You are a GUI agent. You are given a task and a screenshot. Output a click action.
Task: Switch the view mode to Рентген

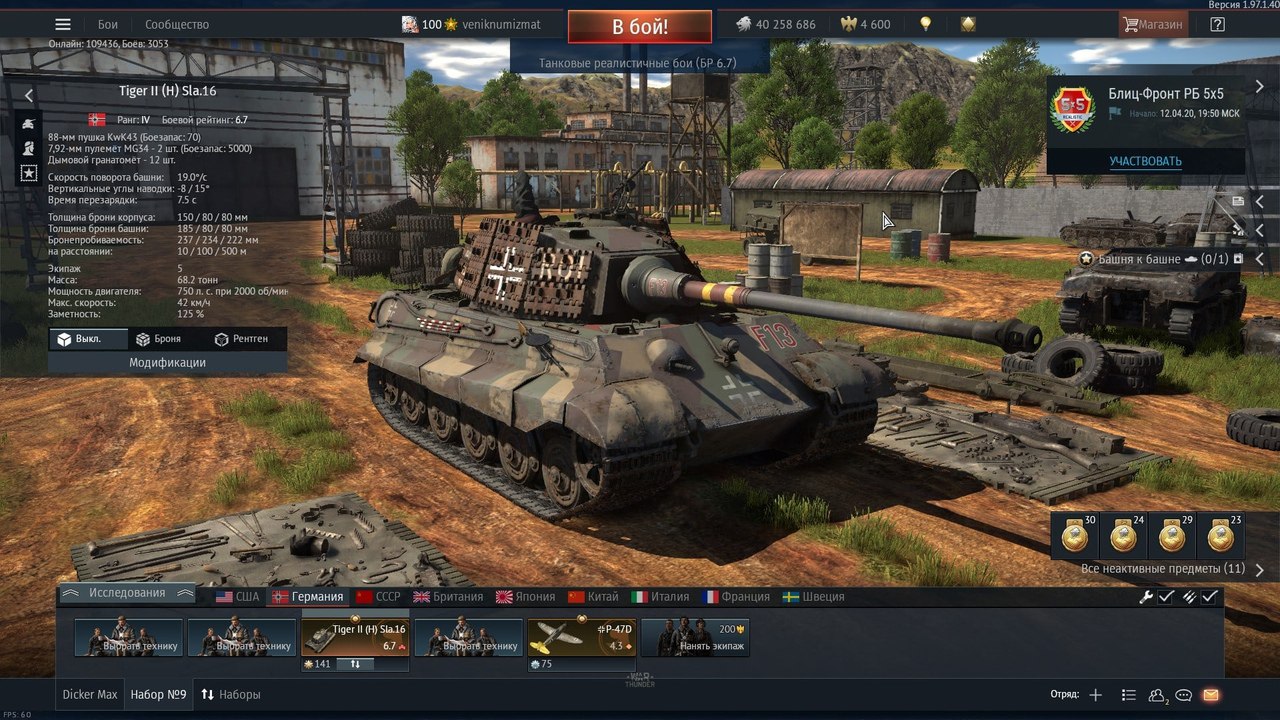[241, 339]
